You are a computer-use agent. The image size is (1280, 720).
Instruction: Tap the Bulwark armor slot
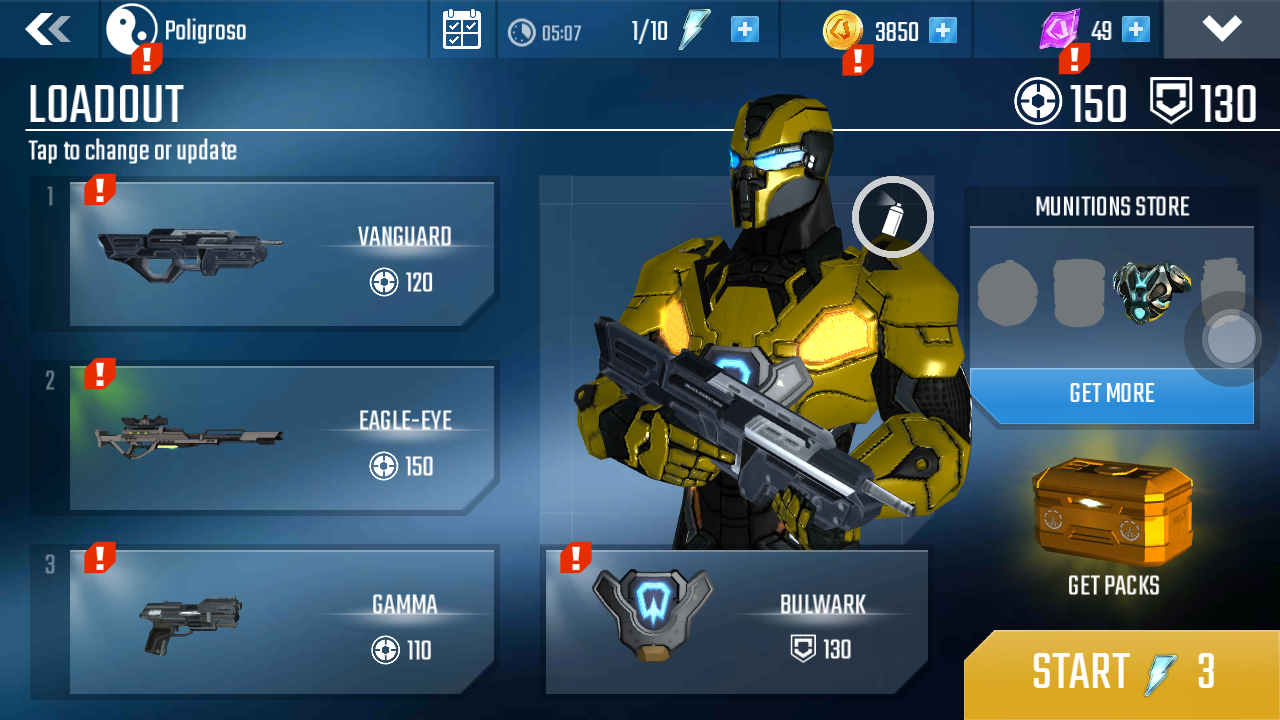tap(738, 620)
